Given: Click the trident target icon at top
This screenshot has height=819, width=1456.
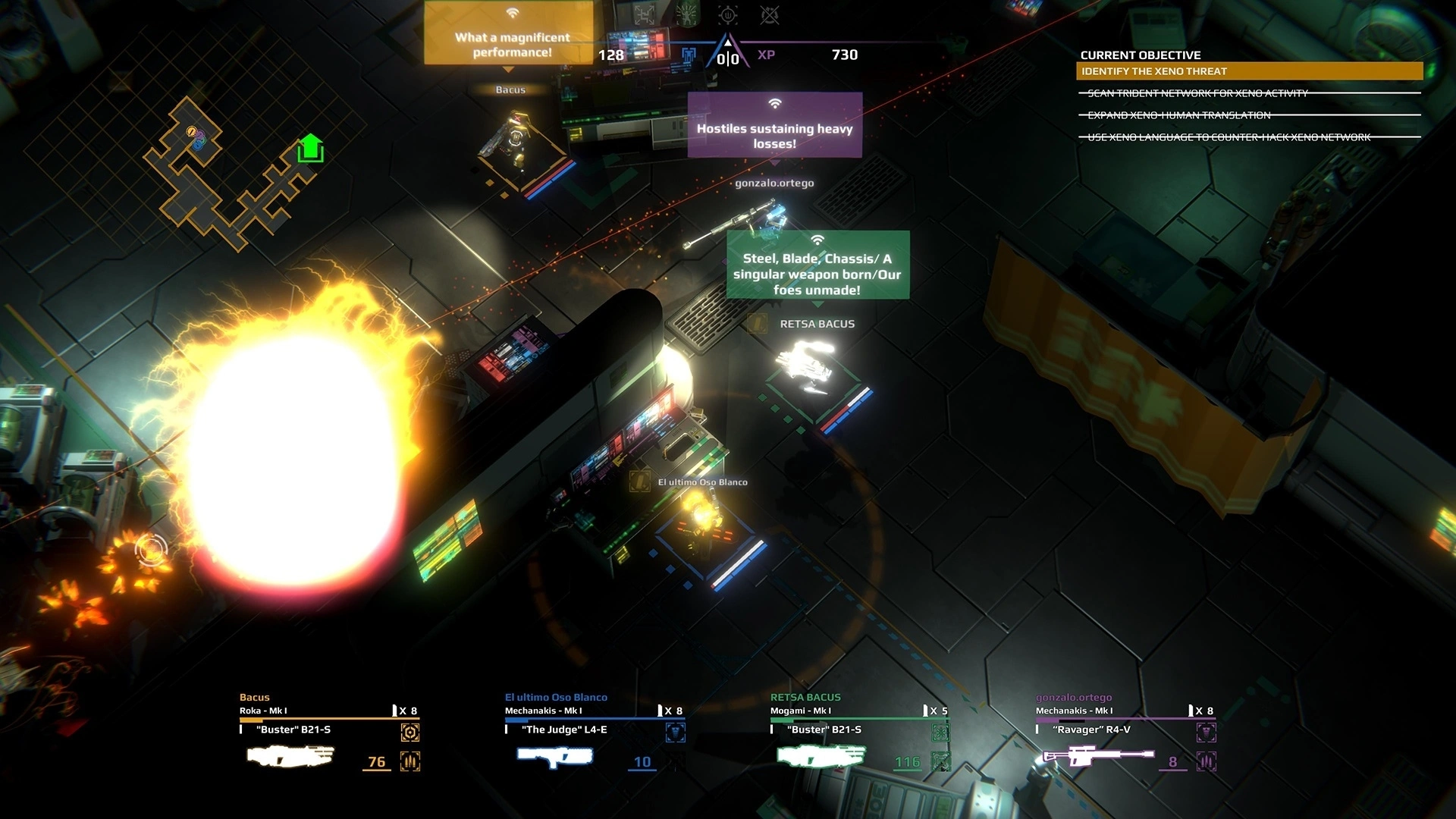Looking at the screenshot, I should pyautogui.click(x=728, y=14).
